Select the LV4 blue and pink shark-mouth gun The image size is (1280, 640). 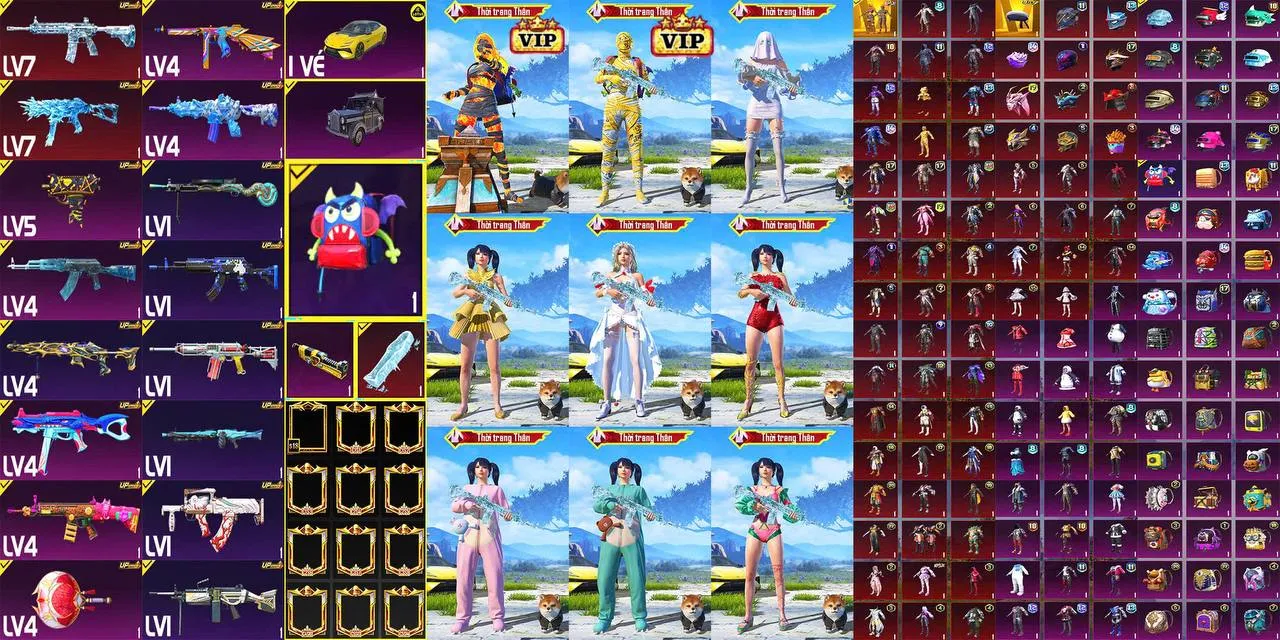[x=70, y=440]
